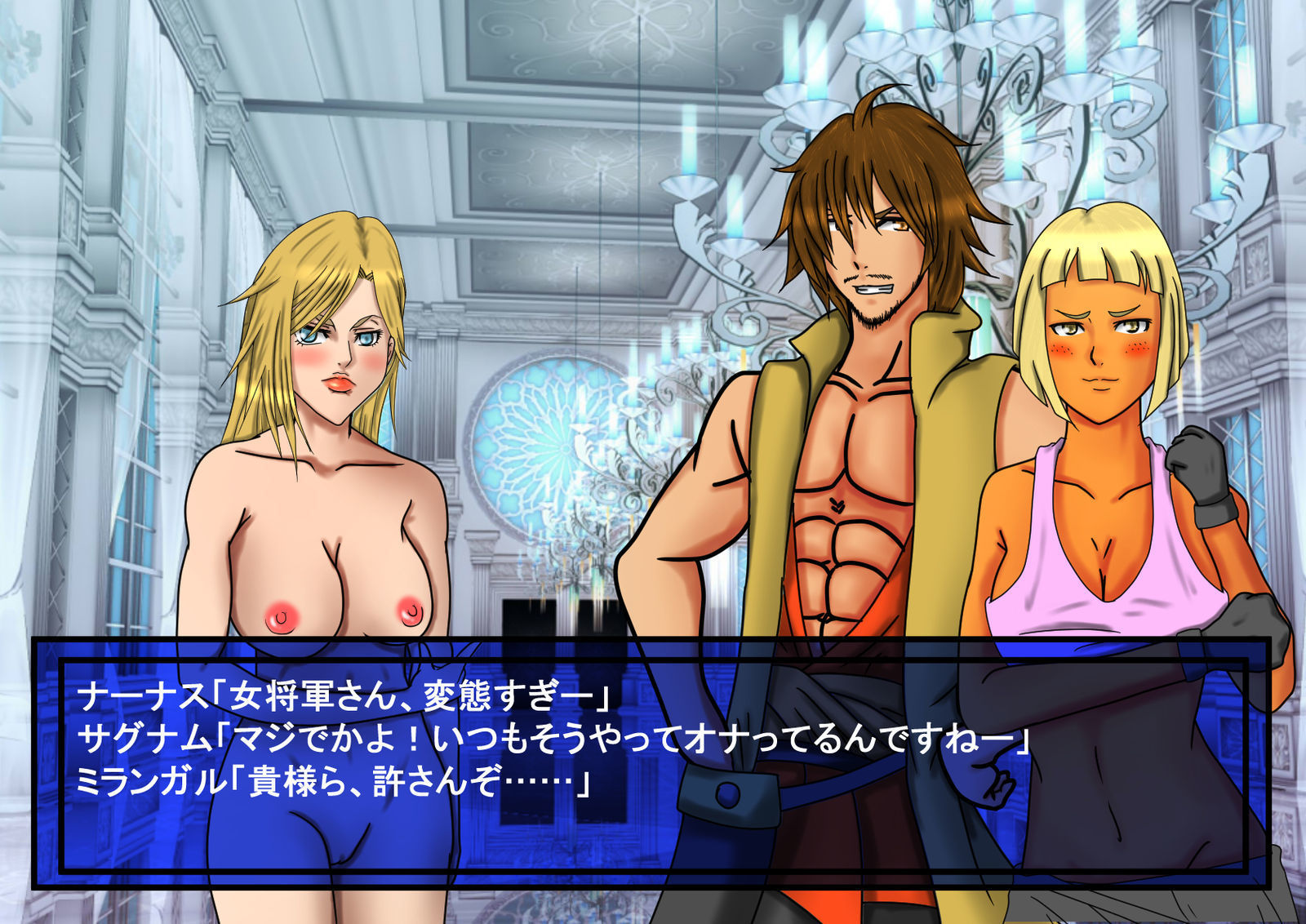
Task: Advance the dialogue in the blue message box
Action: pos(653,763)
